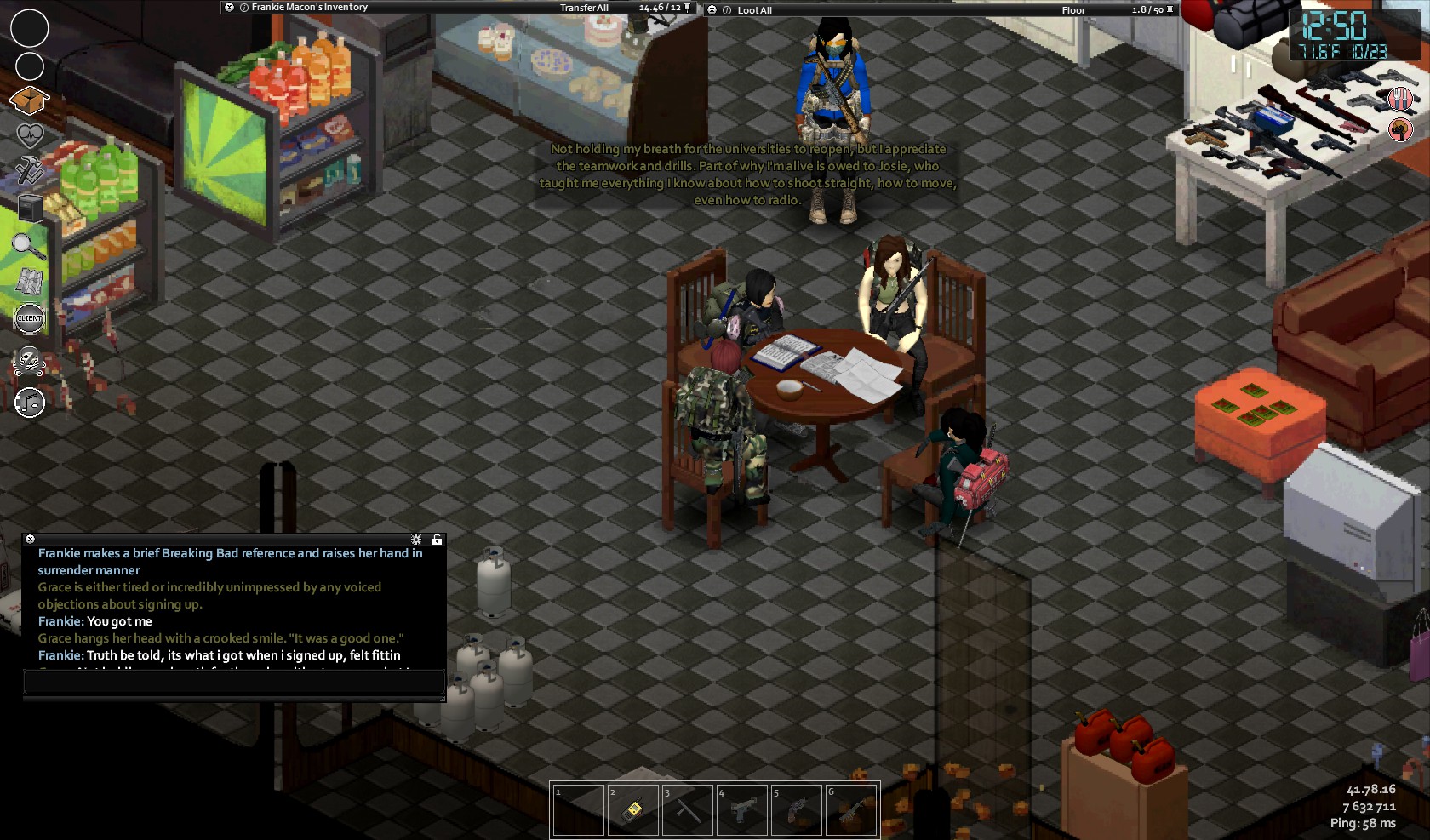Open the chat window gear settings
The height and width of the screenshot is (840, 1430).
(x=416, y=540)
